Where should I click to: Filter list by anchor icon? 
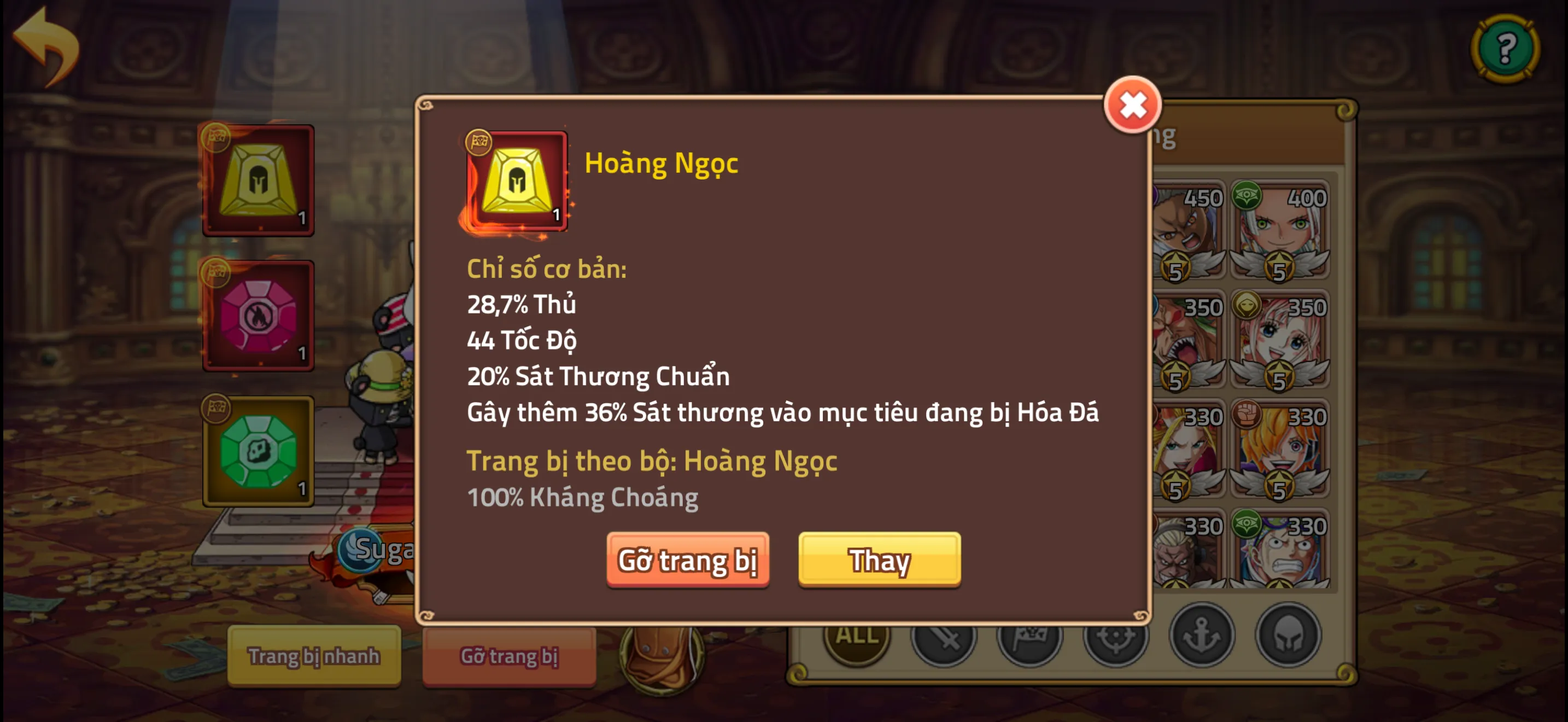[1202, 636]
